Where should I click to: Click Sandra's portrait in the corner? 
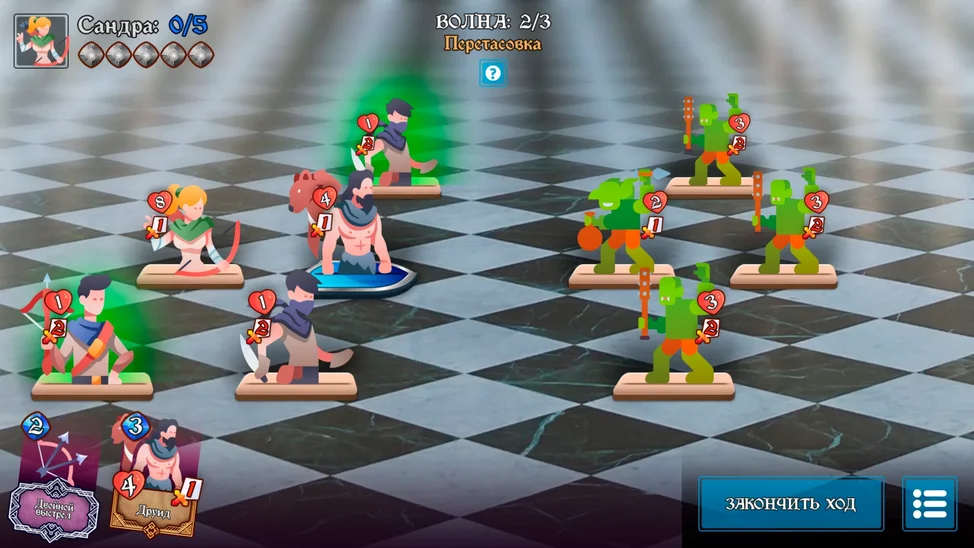tap(41, 41)
